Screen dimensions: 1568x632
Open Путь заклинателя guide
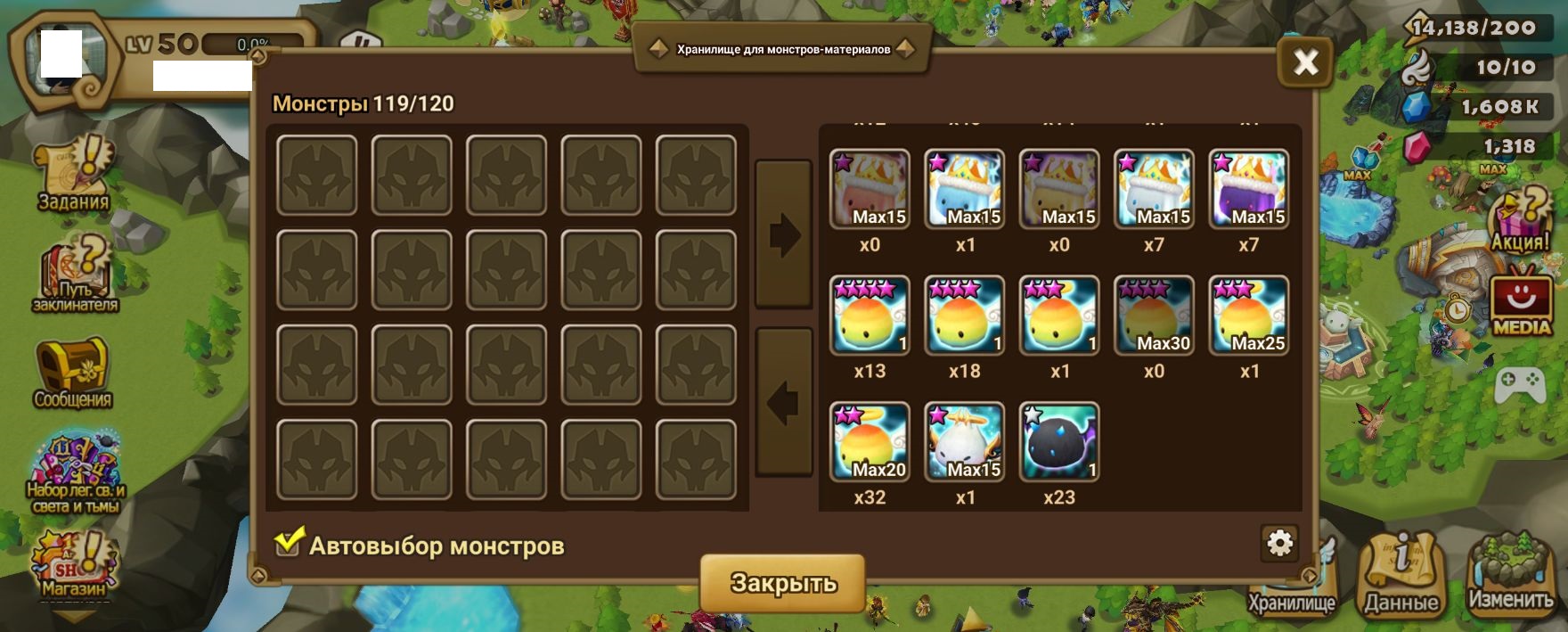click(75, 276)
